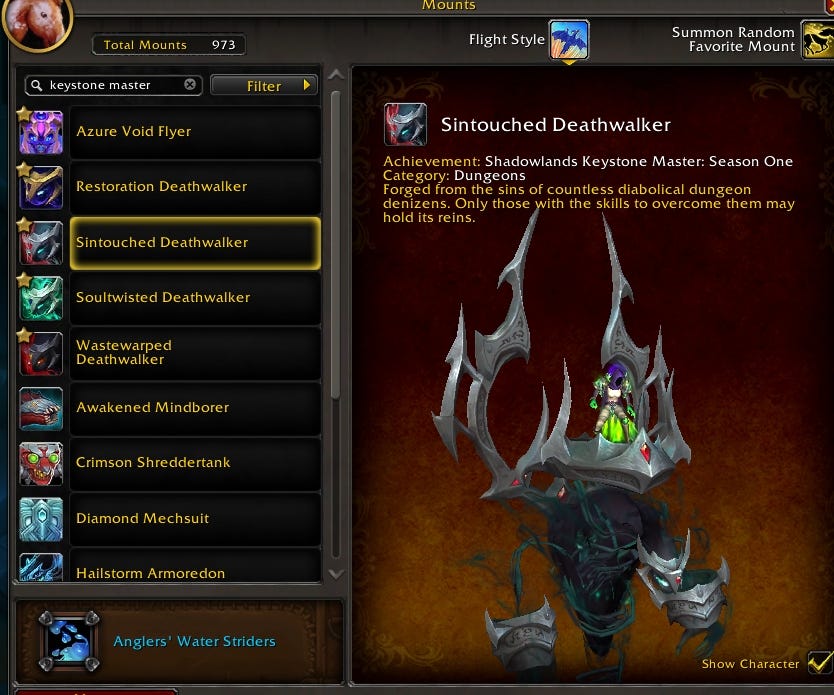Click the character portrait

[x=36, y=22]
